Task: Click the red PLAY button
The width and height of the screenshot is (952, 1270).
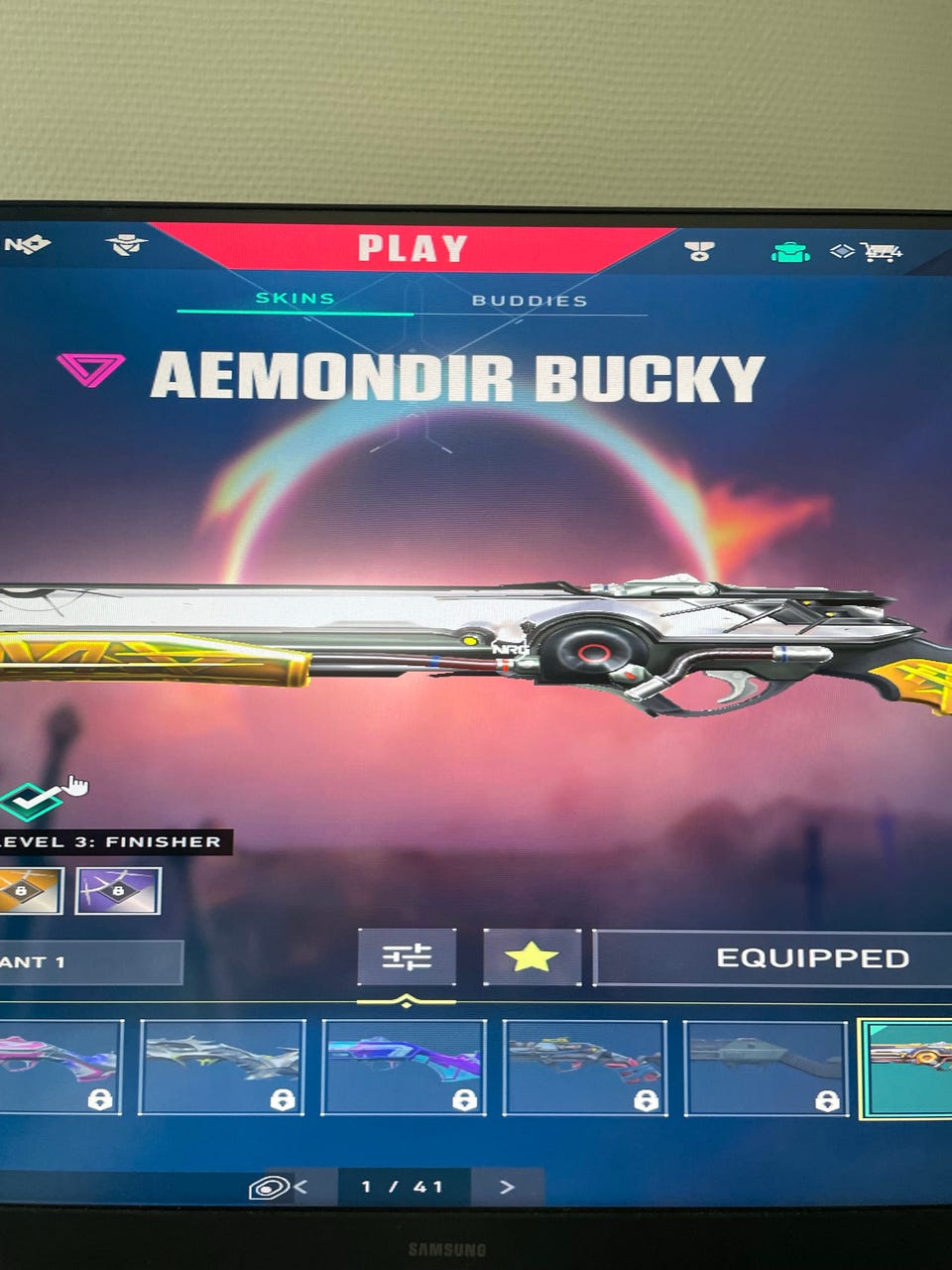Action: 412,248
